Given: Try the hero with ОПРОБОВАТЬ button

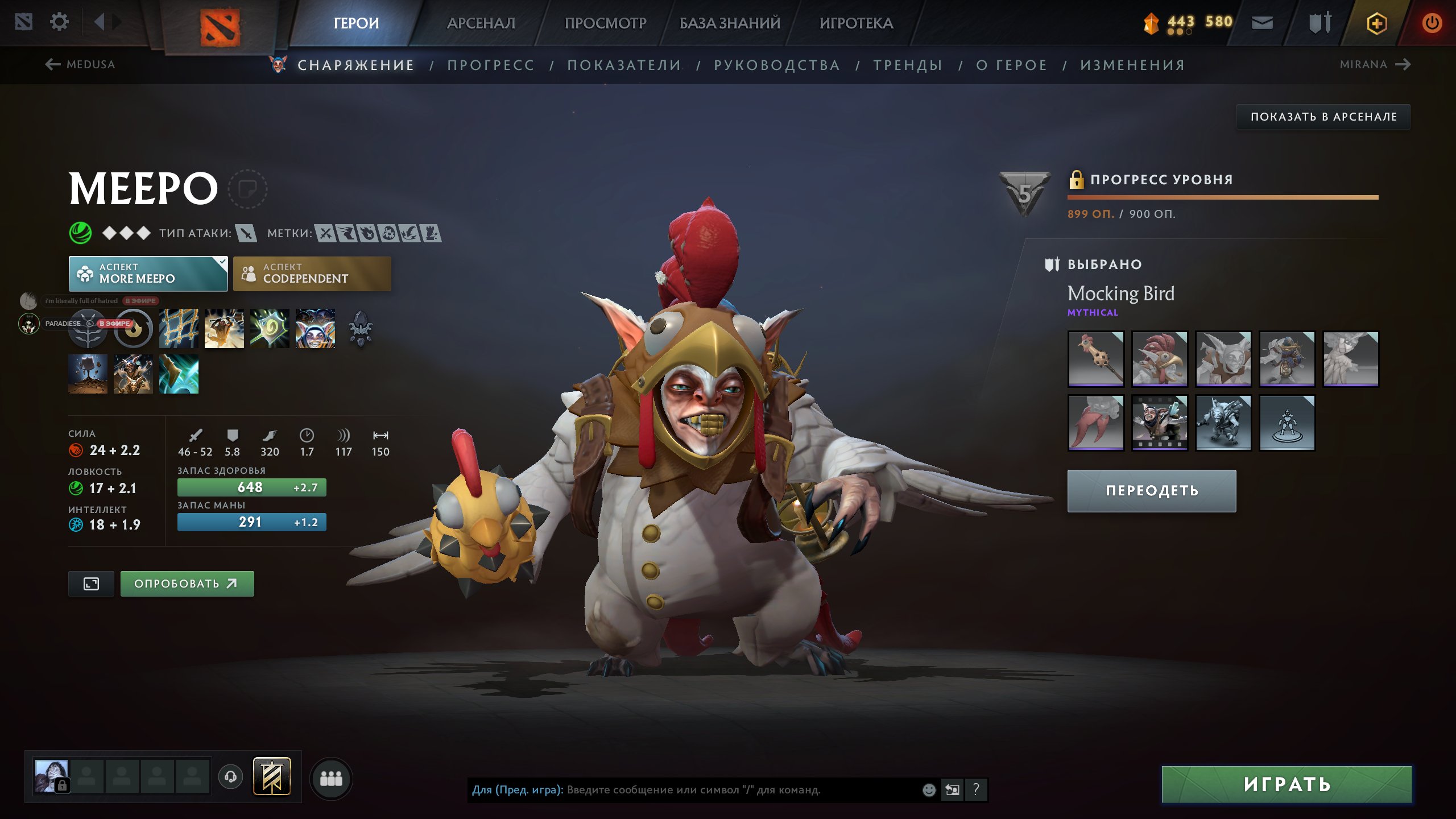Looking at the screenshot, I should tap(187, 584).
